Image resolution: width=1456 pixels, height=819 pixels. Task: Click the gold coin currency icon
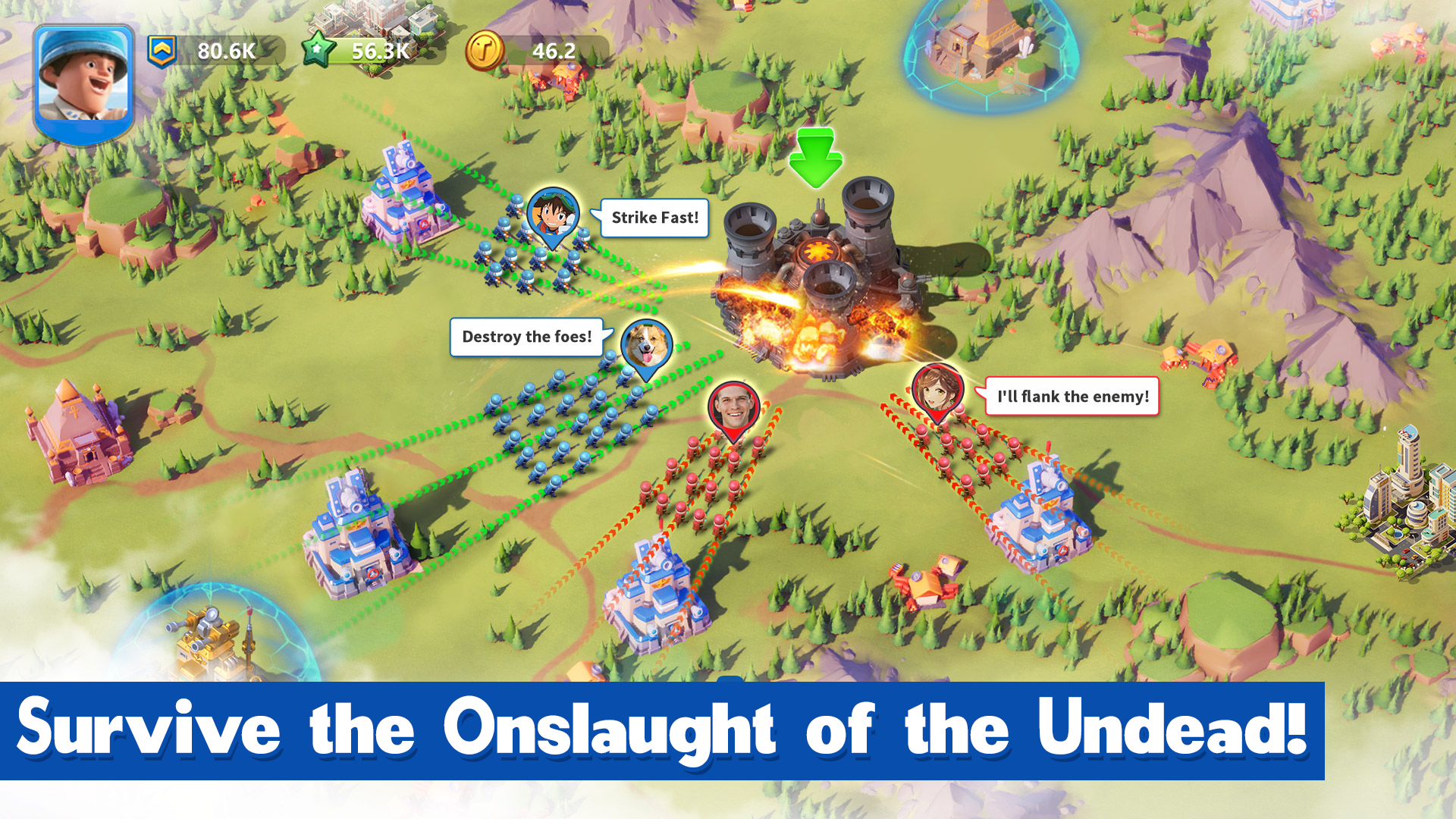(x=484, y=51)
